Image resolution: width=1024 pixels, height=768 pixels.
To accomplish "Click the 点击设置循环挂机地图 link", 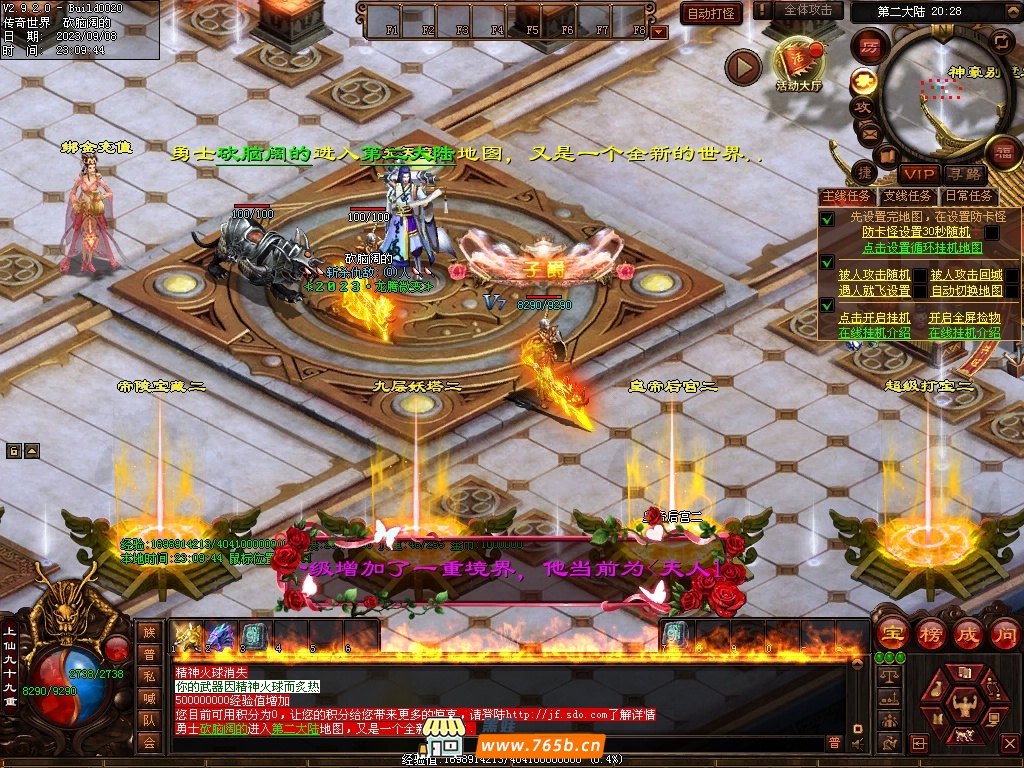I will click(922, 247).
